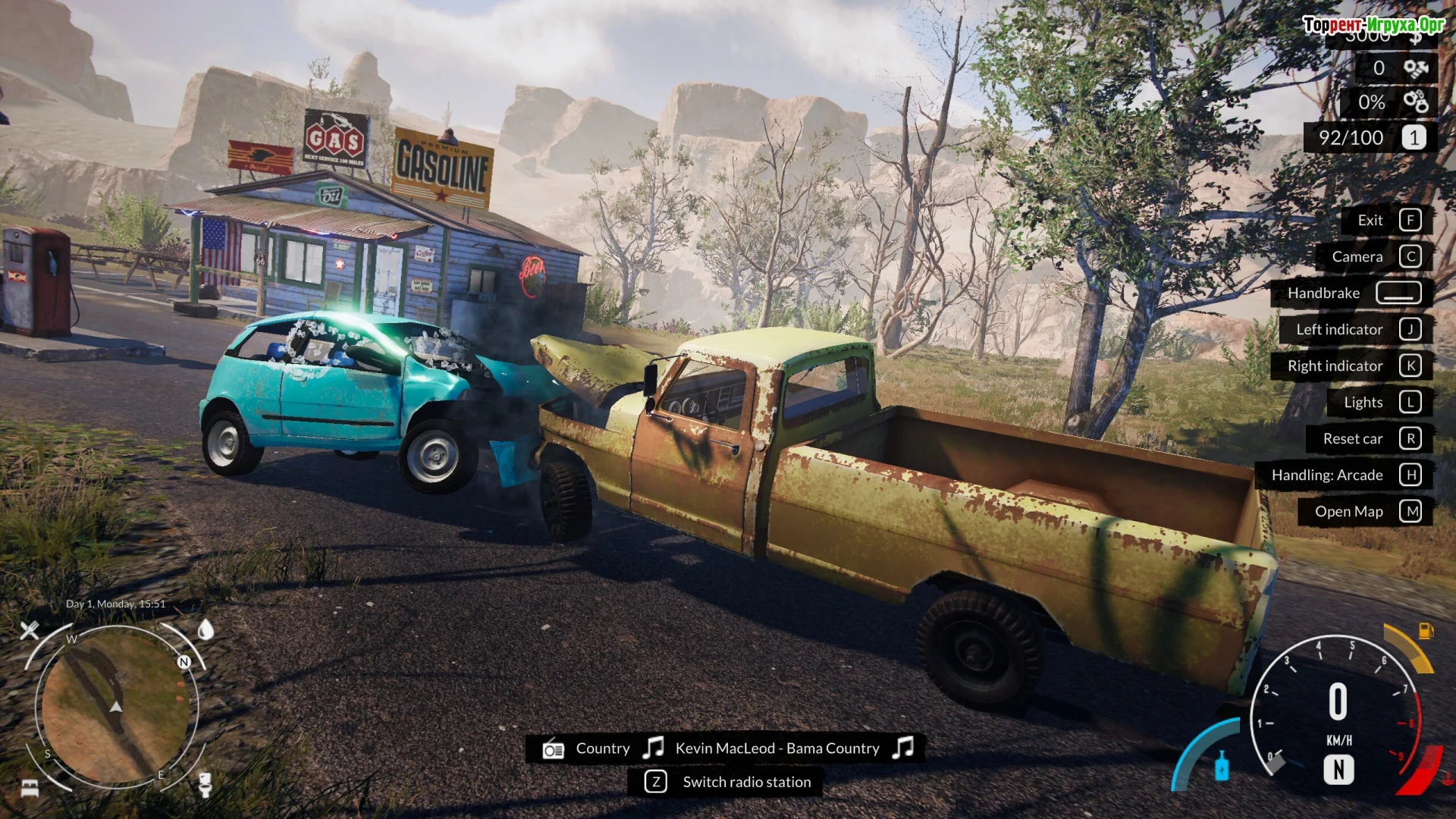1456x819 pixels.
Task: Select the nut and bolt parts icon
Action: (x=1417, y=68)
